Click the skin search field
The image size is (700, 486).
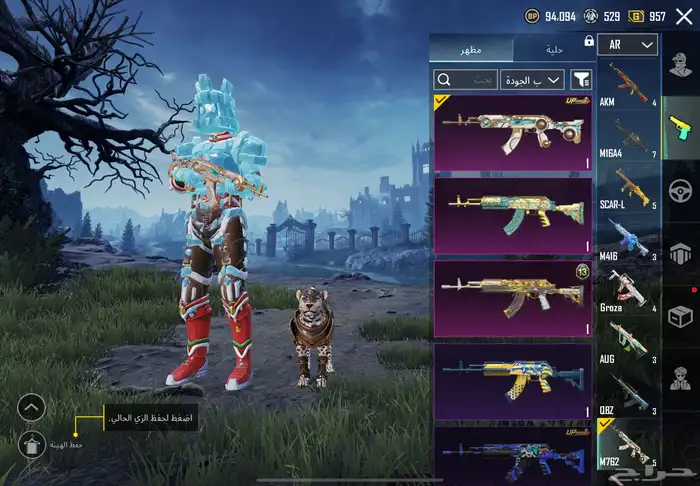click(465, 79)
